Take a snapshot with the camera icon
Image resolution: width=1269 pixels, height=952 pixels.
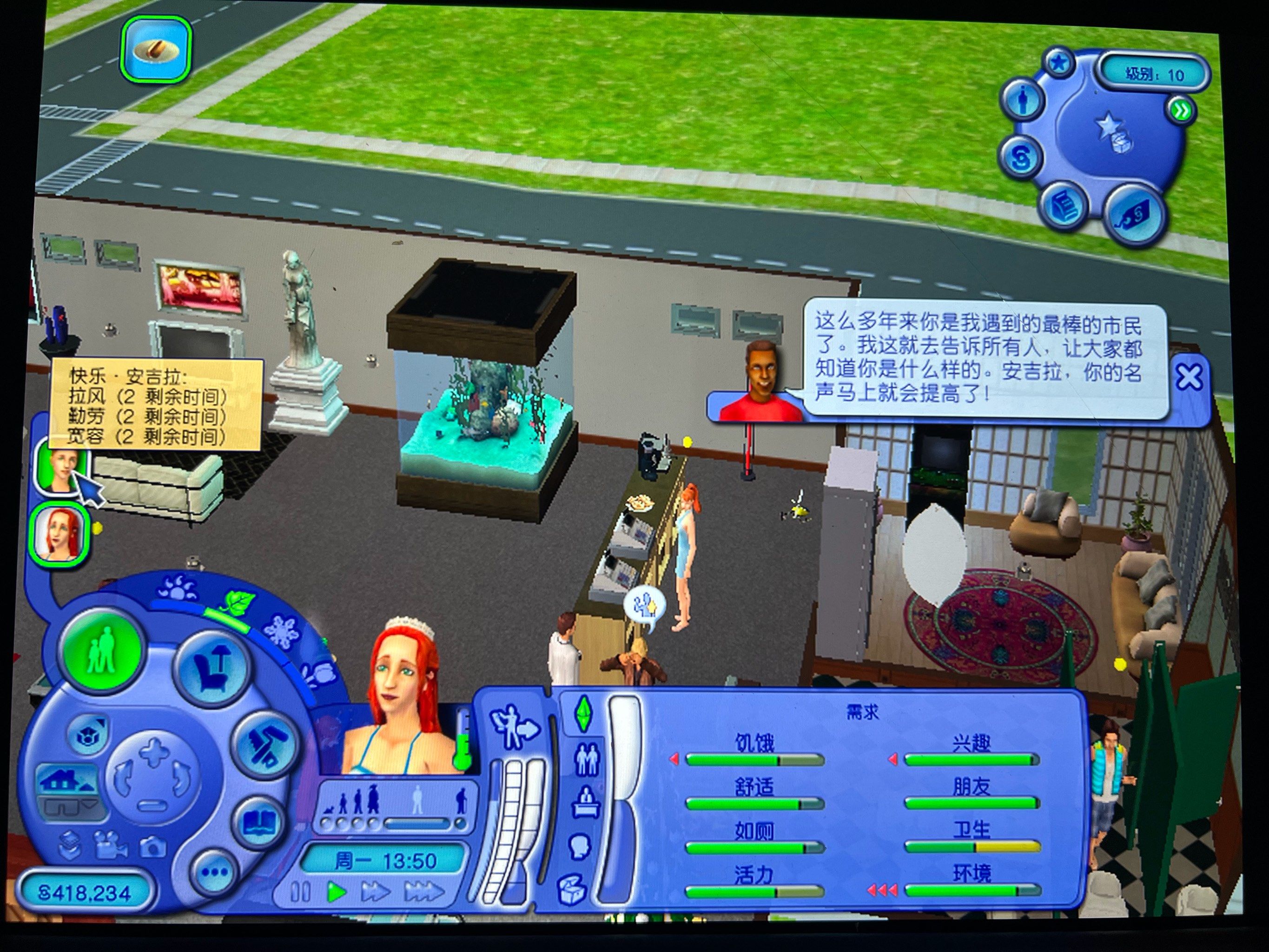pos(152,846)
